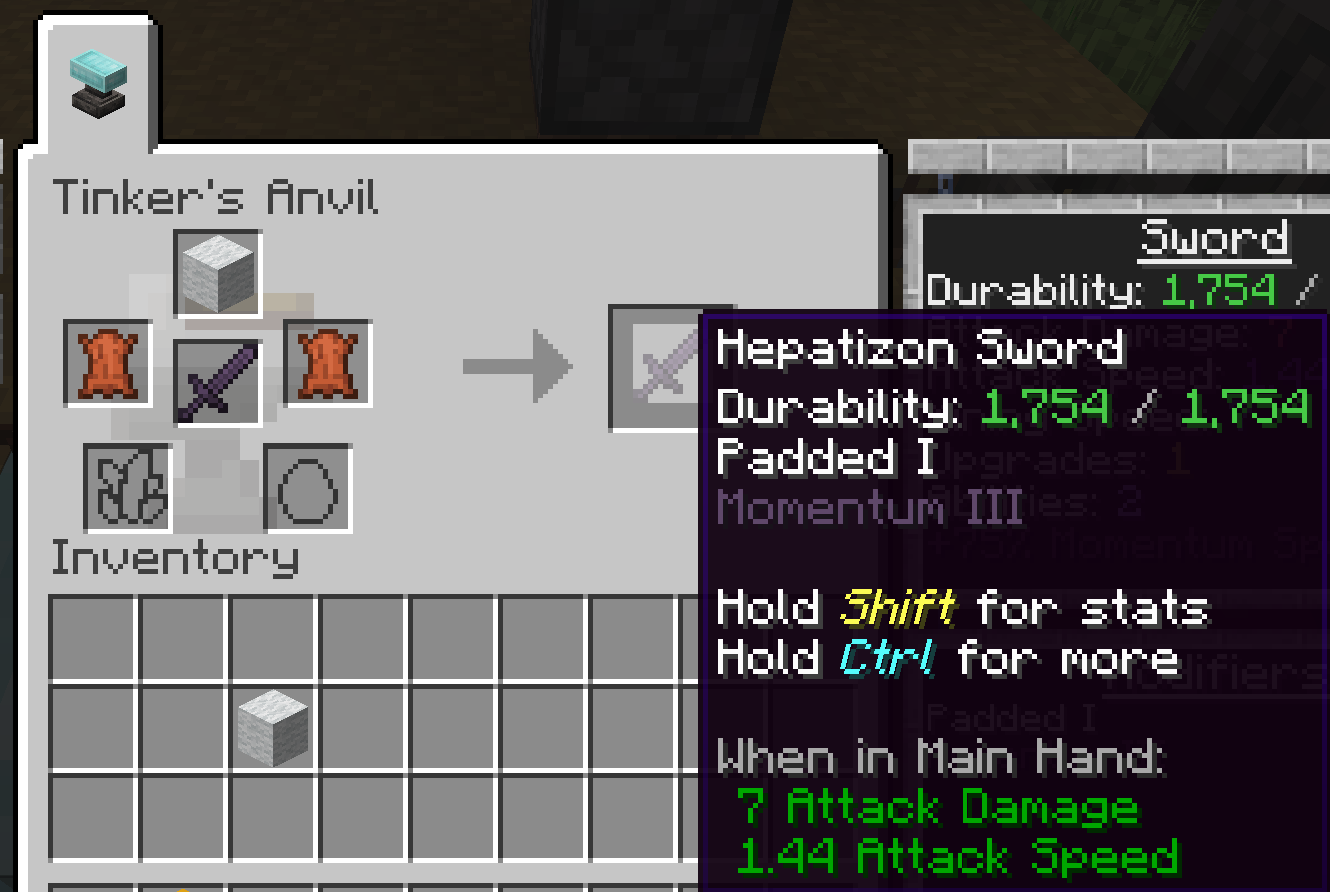1330x892 pixels.
Task: Select the white wool block in the Inventory
Action: click(272, 728)
